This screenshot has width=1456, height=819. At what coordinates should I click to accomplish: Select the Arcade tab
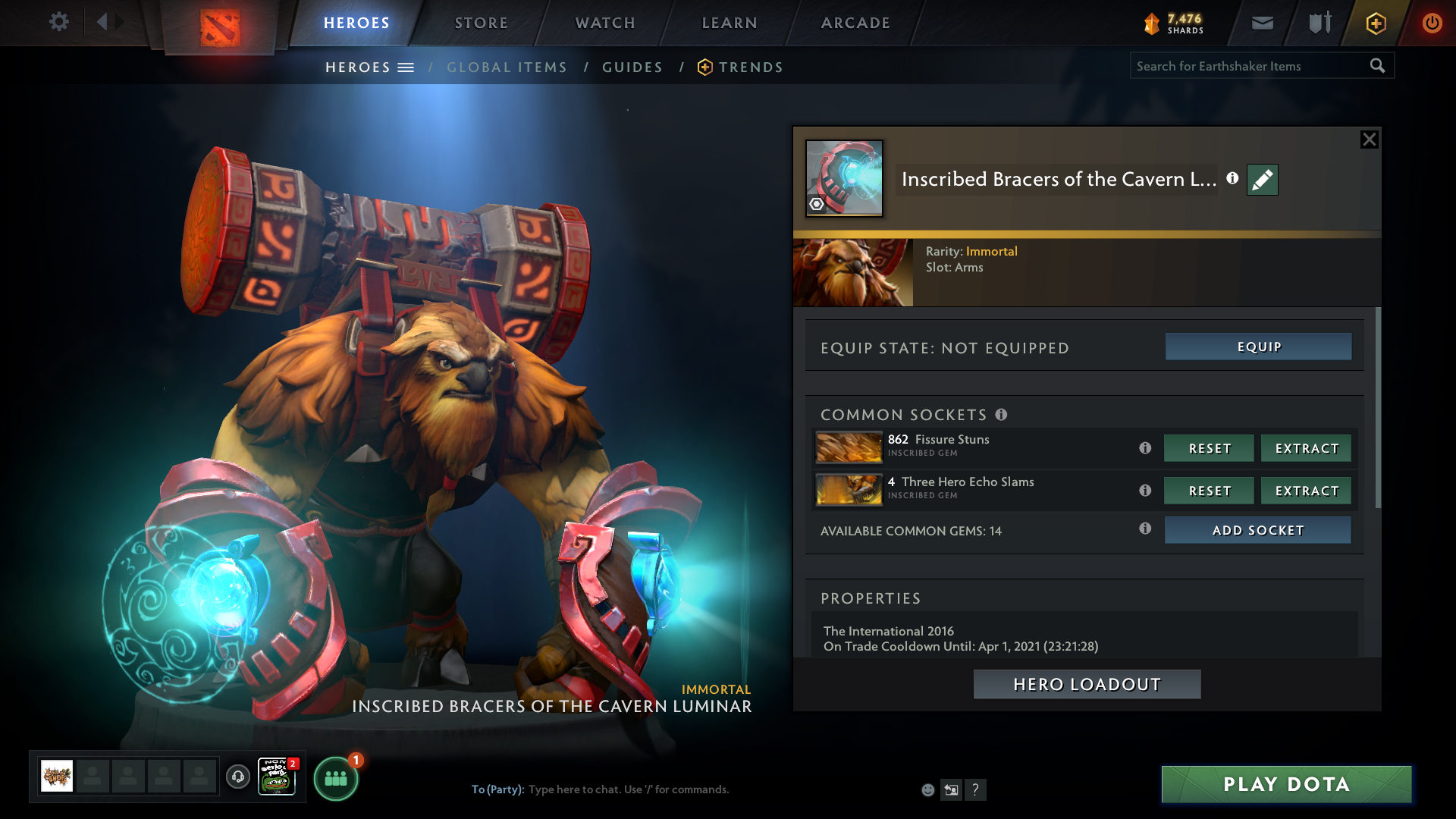855,23
